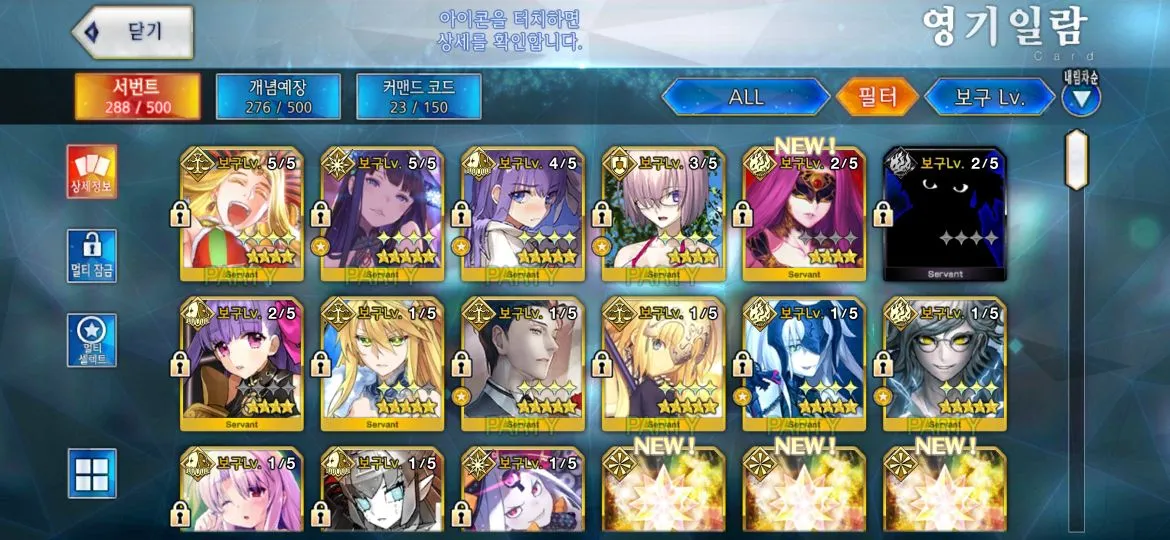1170x540 pixels.
Task: Enable 멀티 셀렉트 multi-select mode
Action: tap(92, 340)
